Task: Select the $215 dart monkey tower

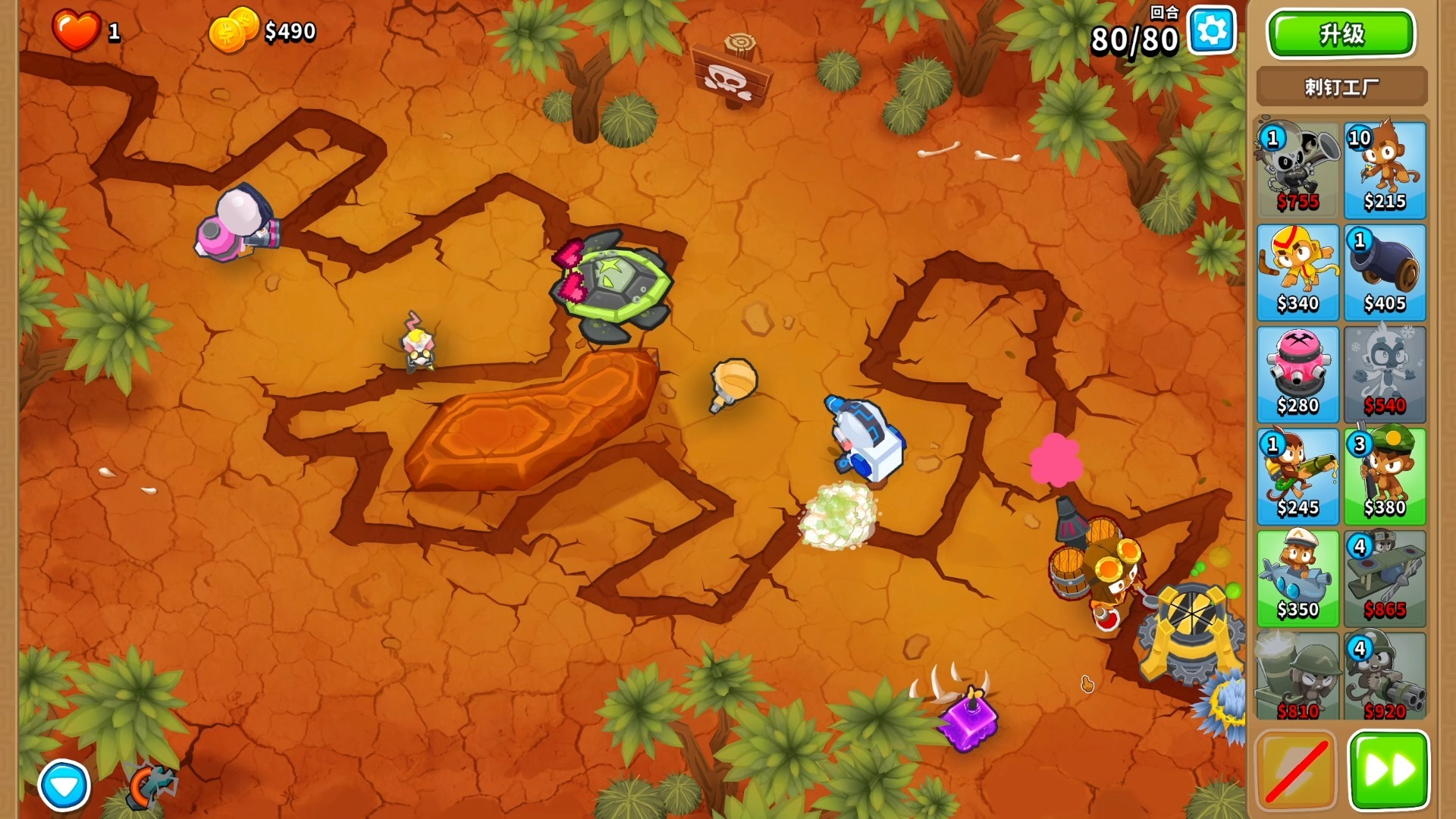Action: [x=1385, y=171]
